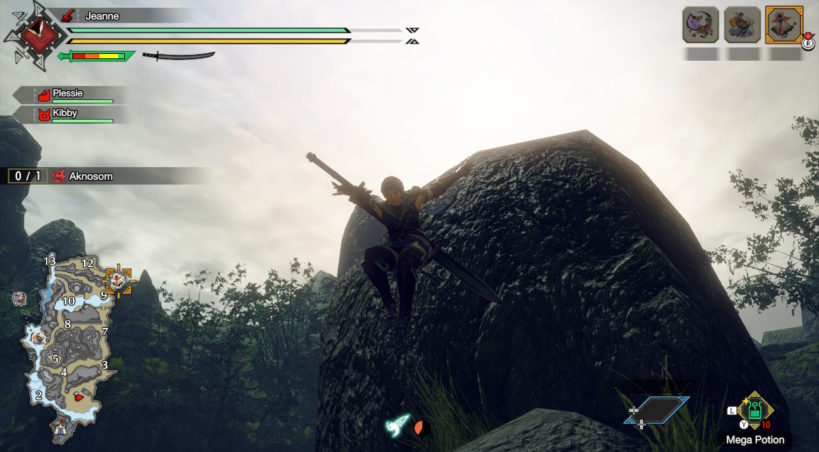Select the Mega Potion item icon
The height and width of the screenshot is (452, 819).
click(x=756, y=410)
